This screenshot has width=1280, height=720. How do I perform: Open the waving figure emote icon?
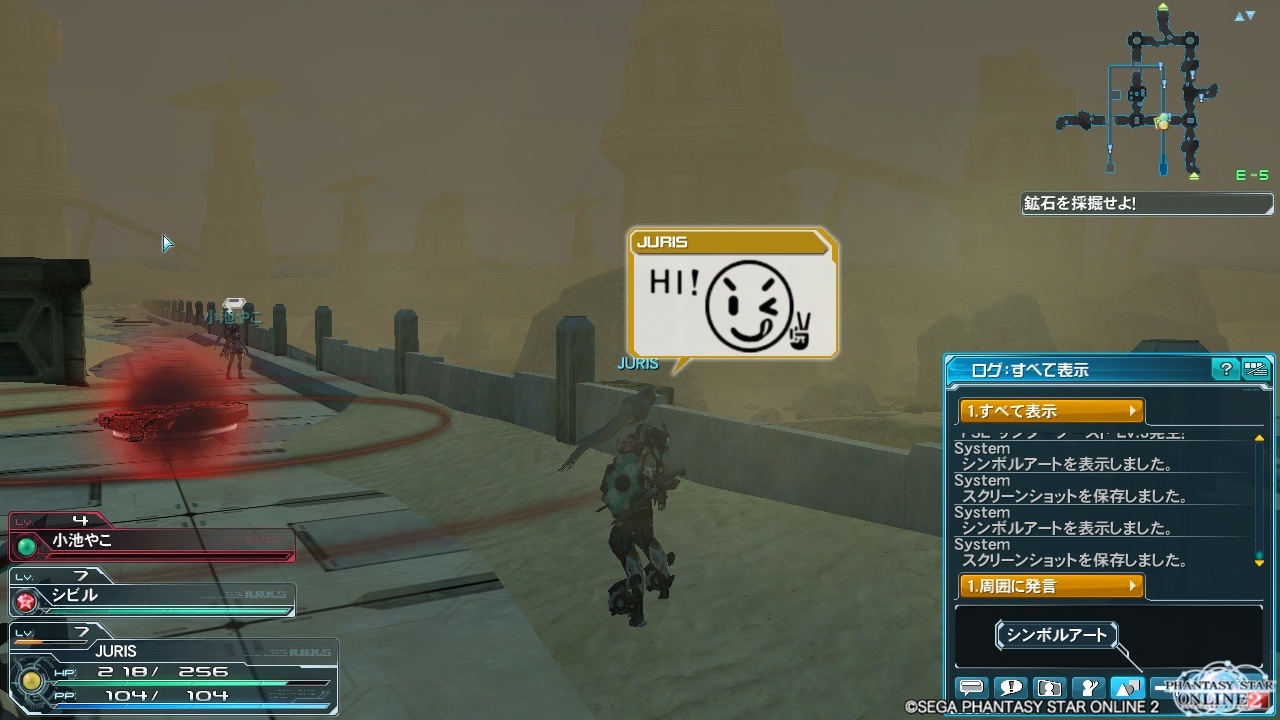(1087, 688)
